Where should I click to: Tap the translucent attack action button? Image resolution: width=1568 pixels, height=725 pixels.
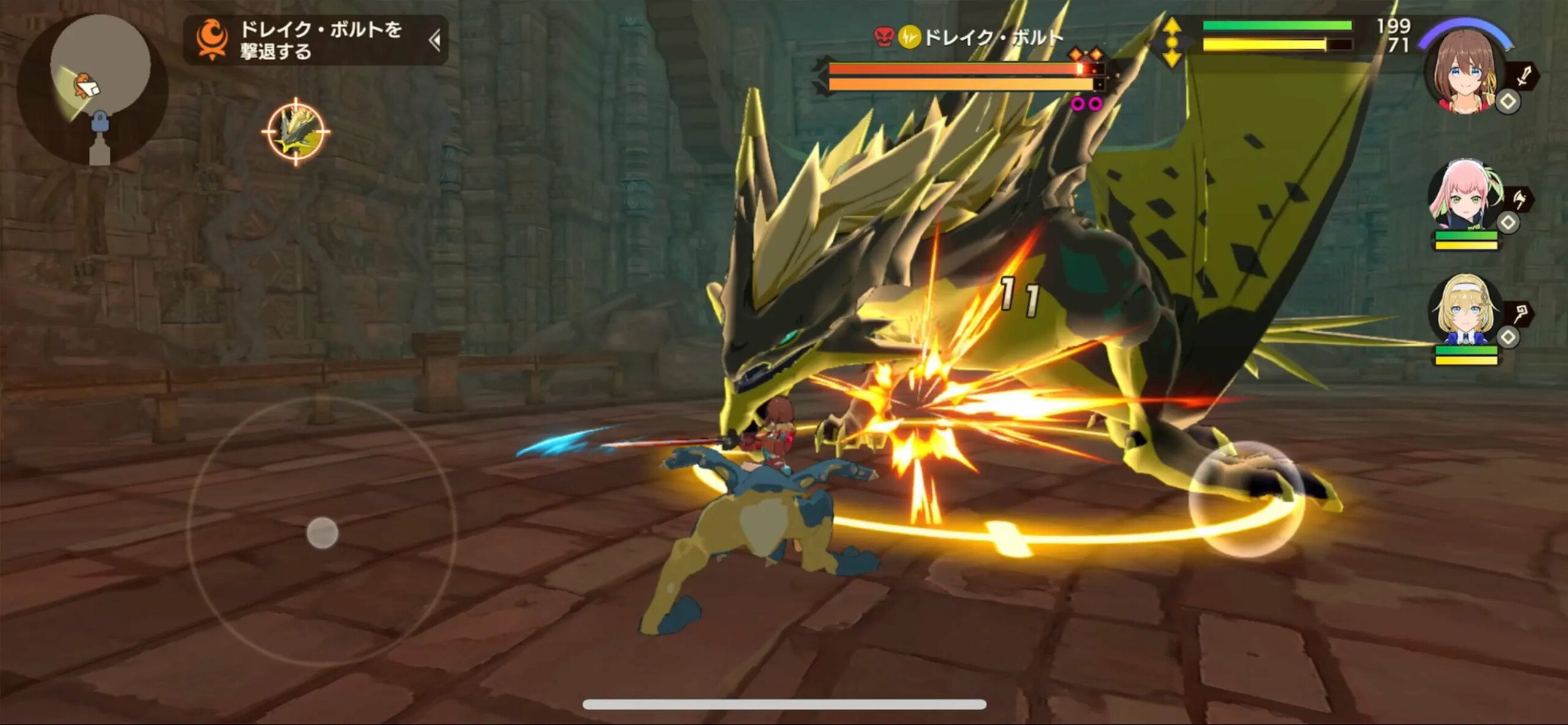1246,499
